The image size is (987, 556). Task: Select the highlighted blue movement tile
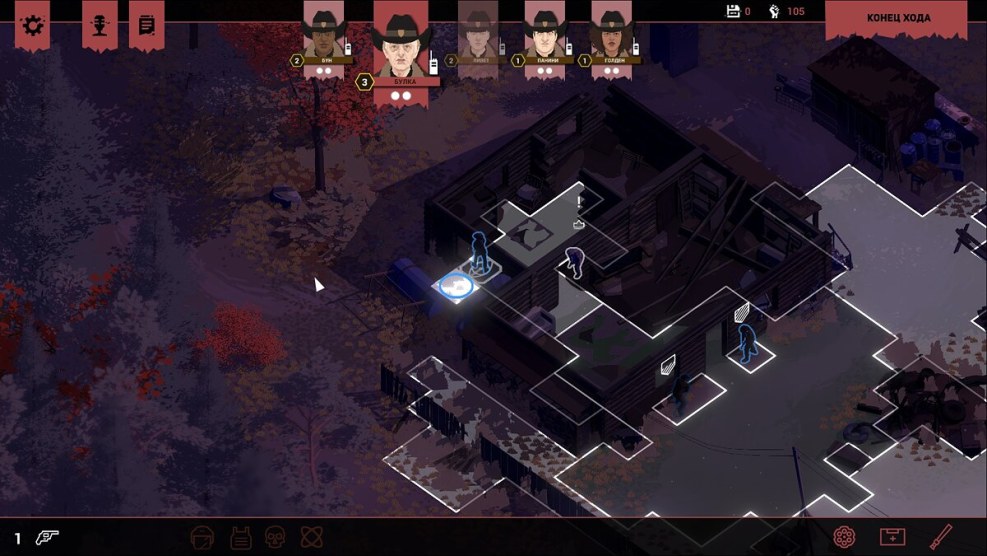(458, 287)
